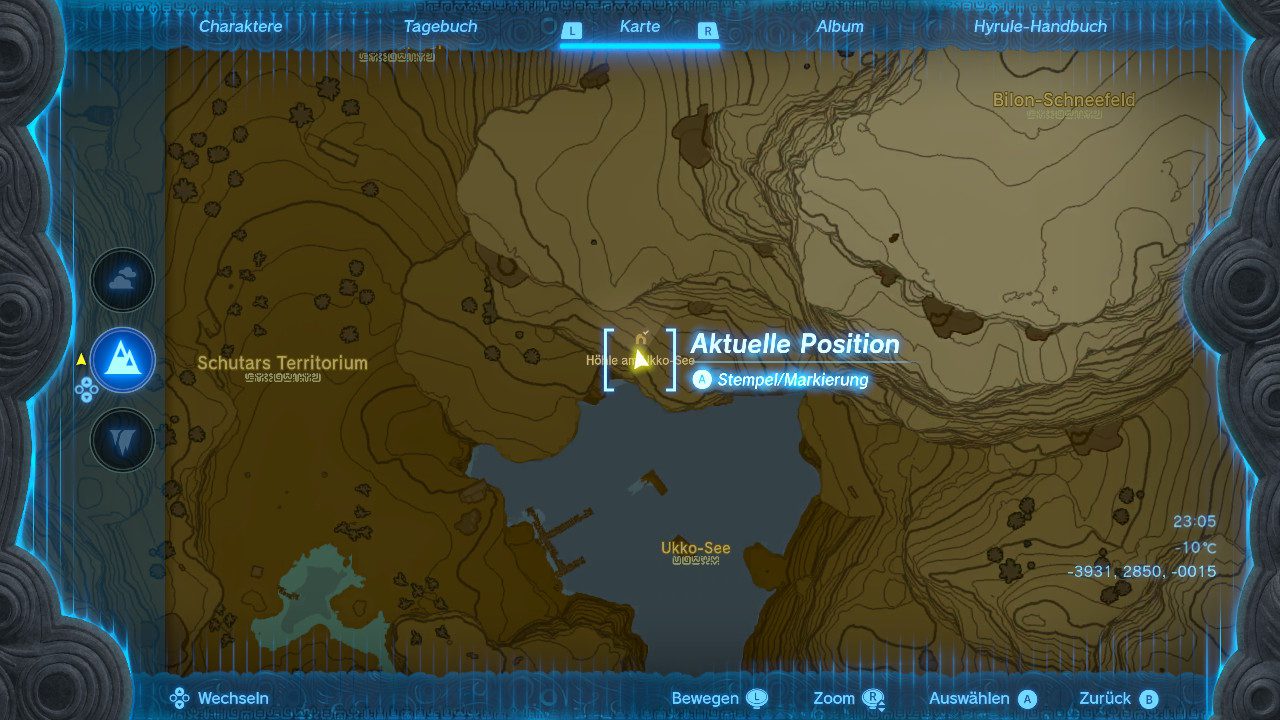Select the surface layer mountain icon

123,360
